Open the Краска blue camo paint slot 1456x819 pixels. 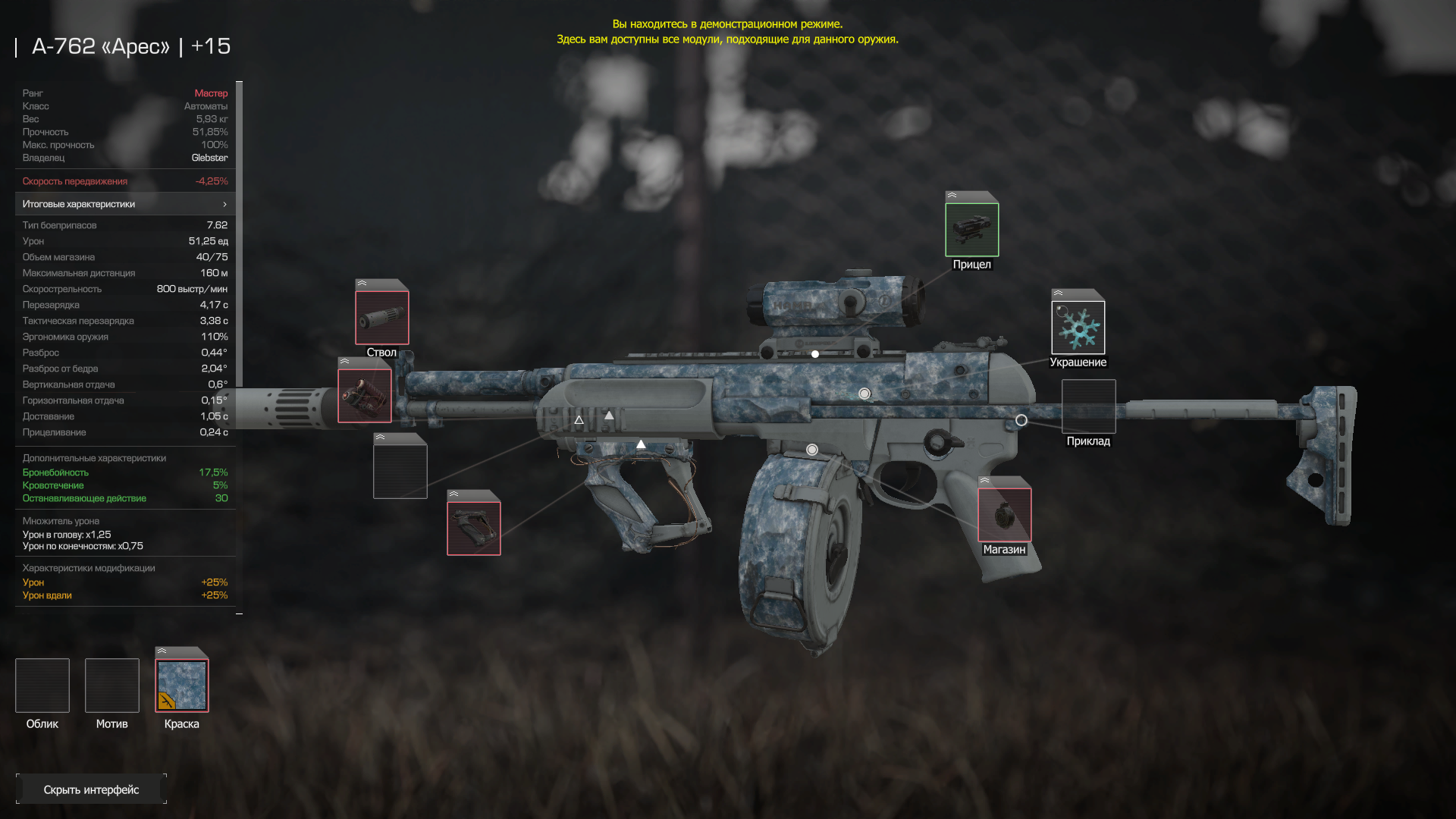(182, 686)
